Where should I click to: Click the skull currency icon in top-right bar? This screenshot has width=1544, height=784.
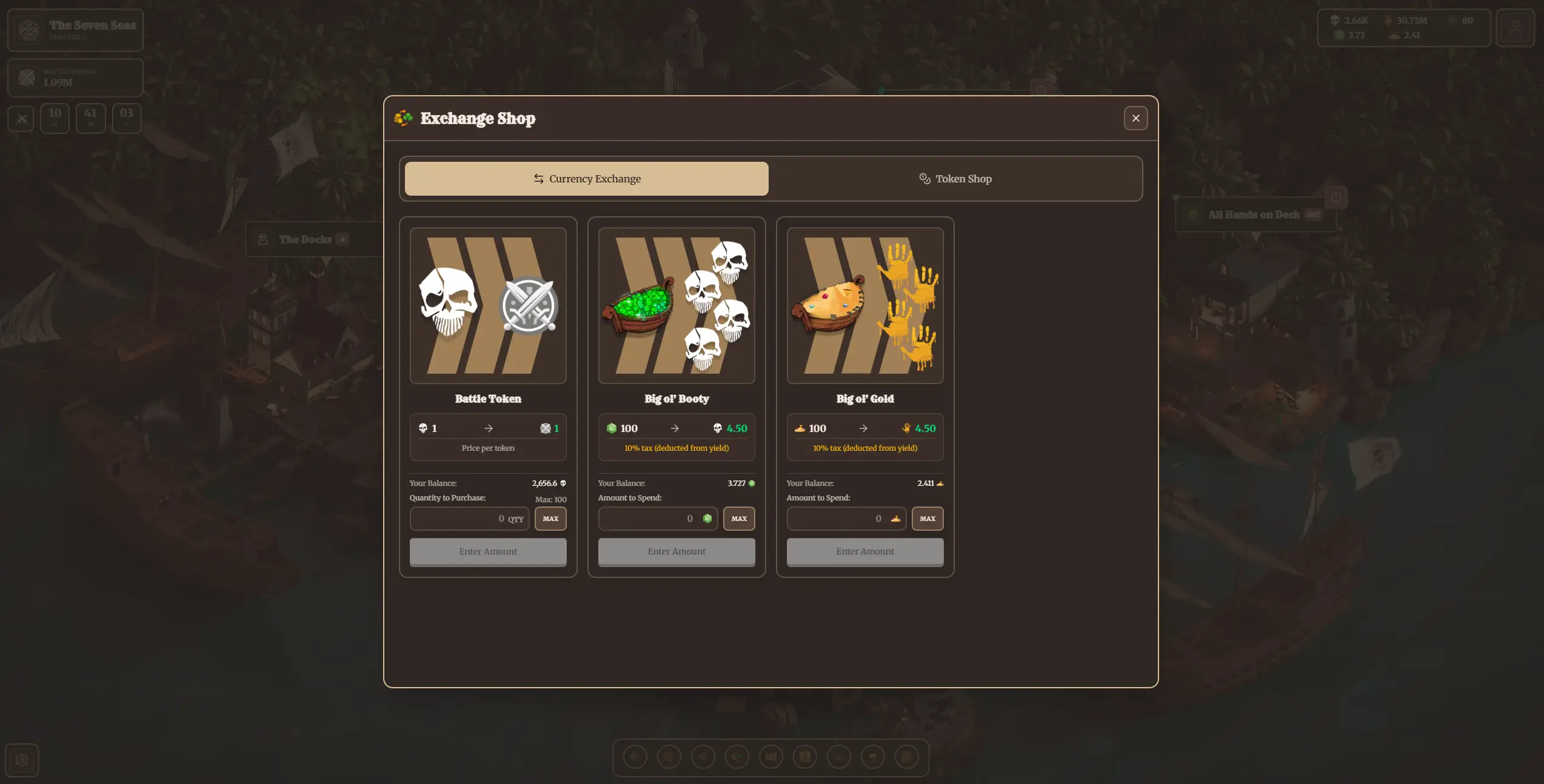pyautogui.click(x=1335, y=20)
